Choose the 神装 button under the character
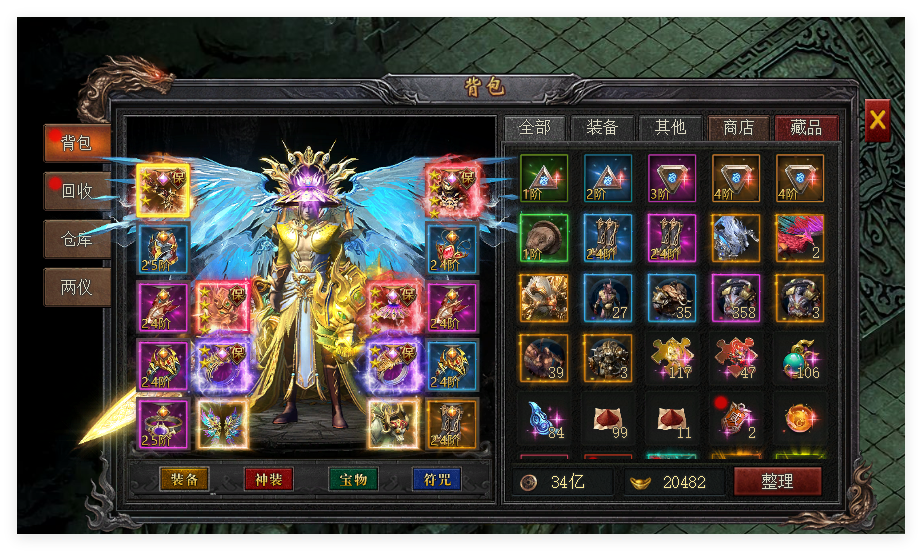 point(268,479)
